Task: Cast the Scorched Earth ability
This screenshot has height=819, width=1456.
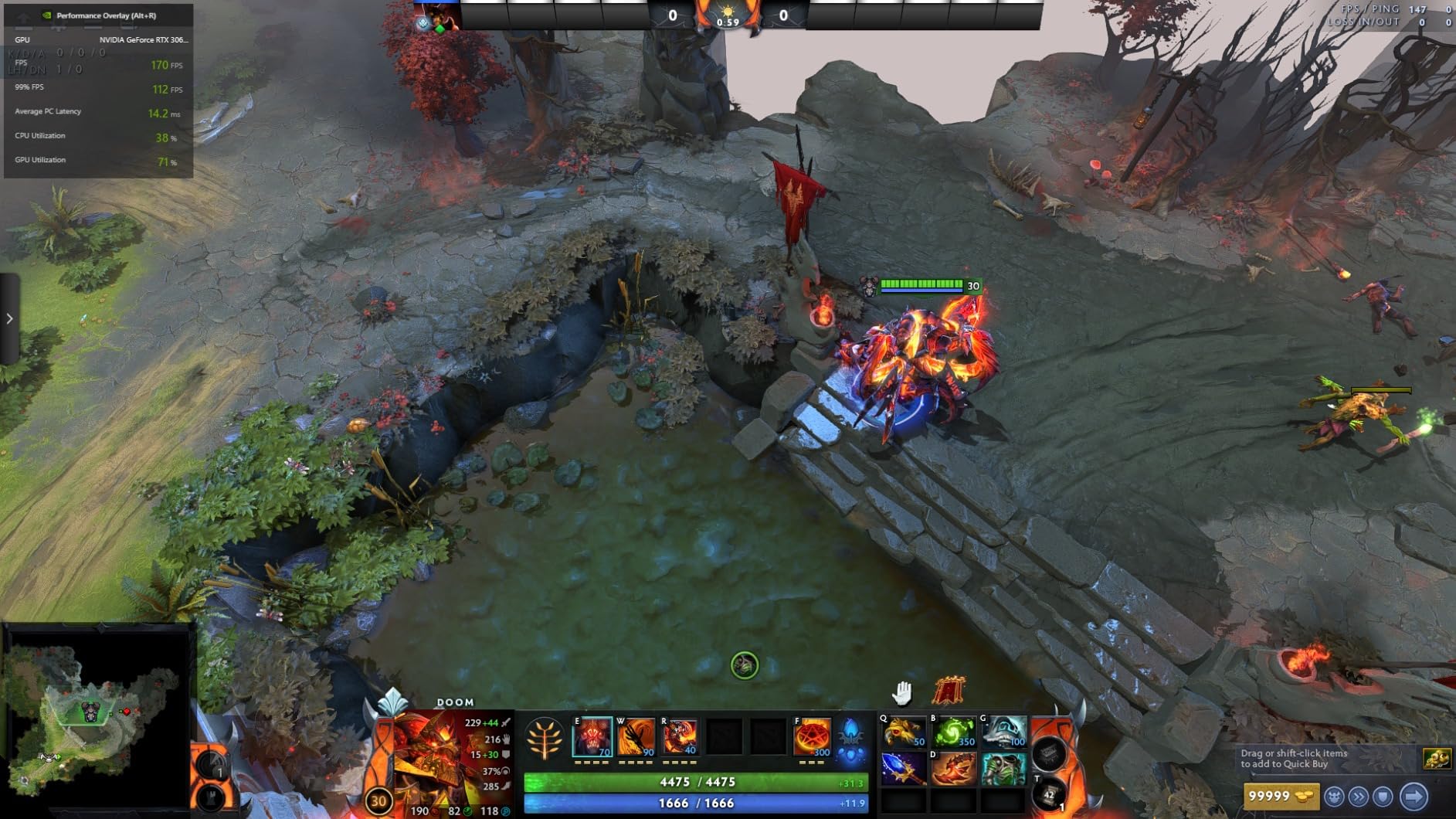Action: click(x=636, y=737)
